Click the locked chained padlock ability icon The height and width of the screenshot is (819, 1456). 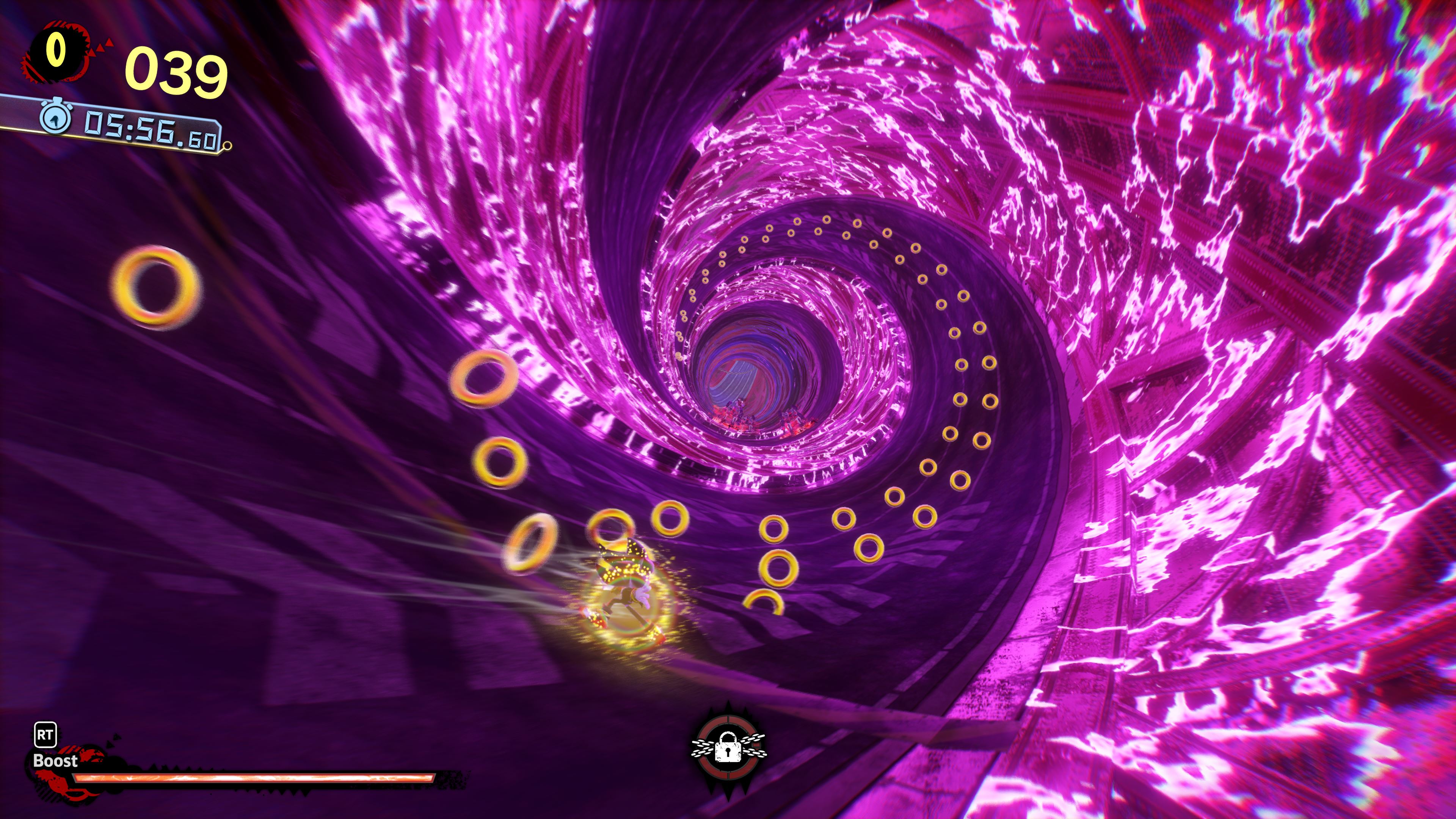coord(728,749)
